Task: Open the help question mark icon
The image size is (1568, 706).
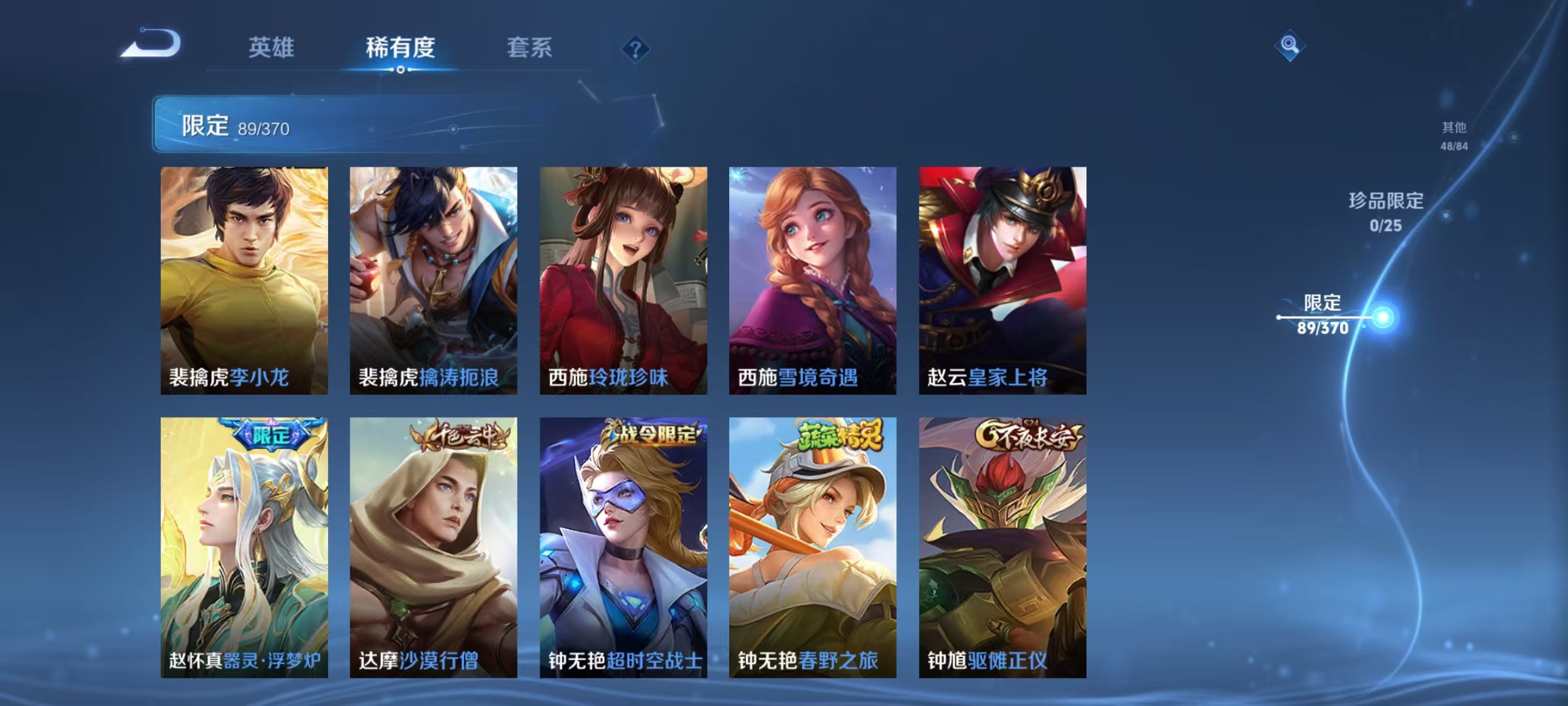Action: click(636, 50)
